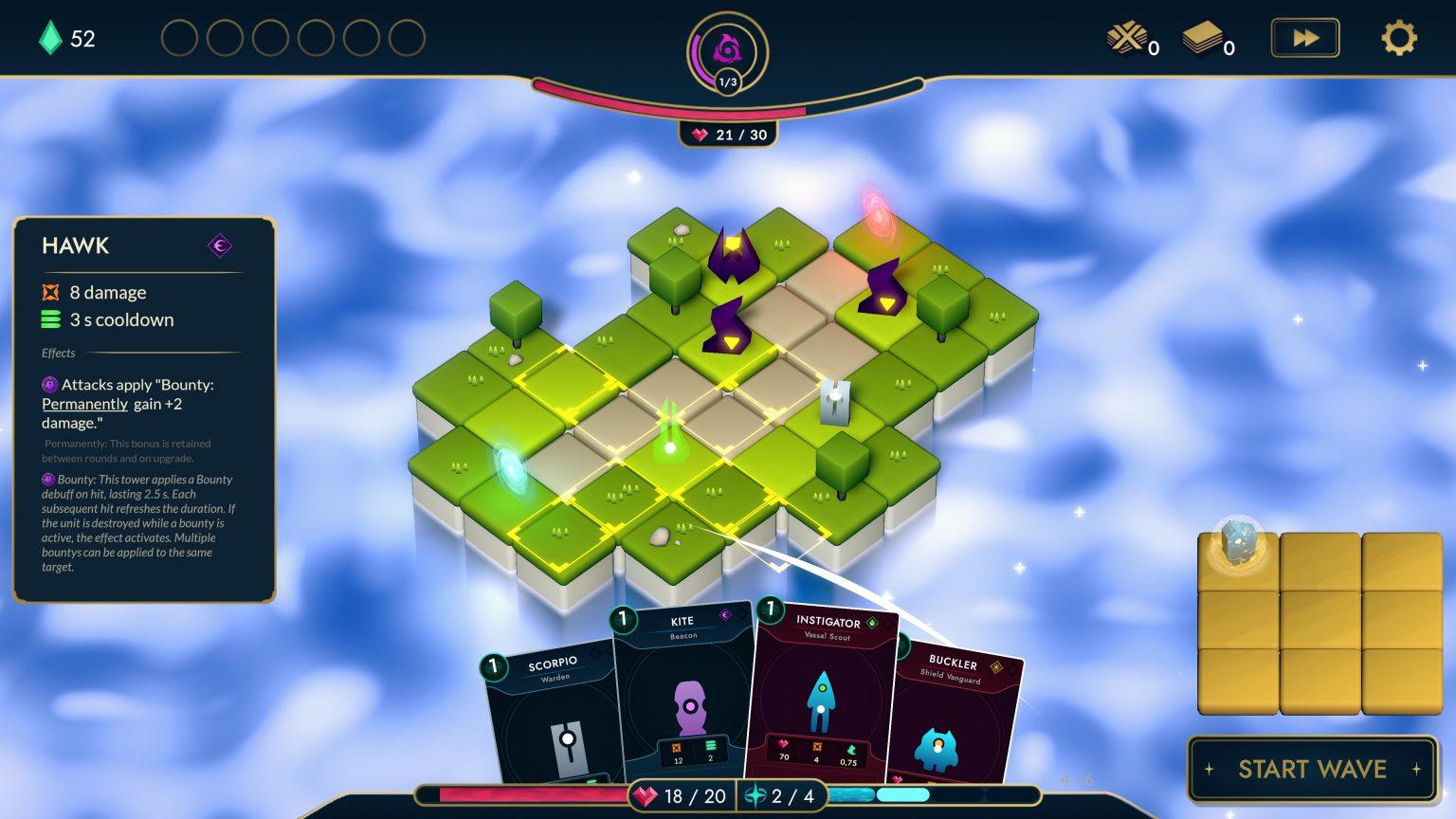The width and height of the screenshot is (1456, 819).
Task: Click the purple Bounty effect icon under Effects
Action: pyautogui.click(x=49, y=385)
